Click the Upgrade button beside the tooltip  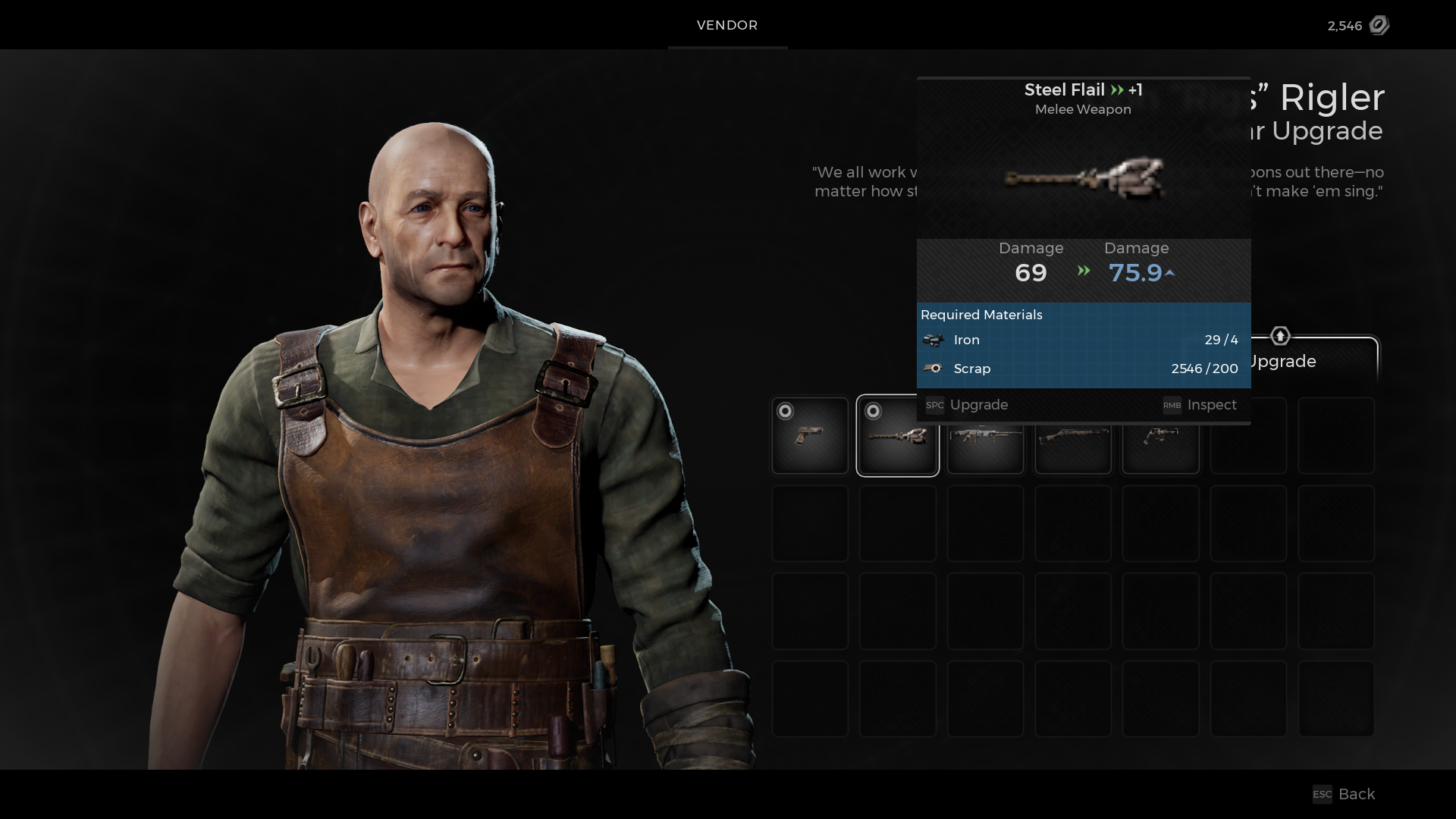click(x=1312, y=361)
